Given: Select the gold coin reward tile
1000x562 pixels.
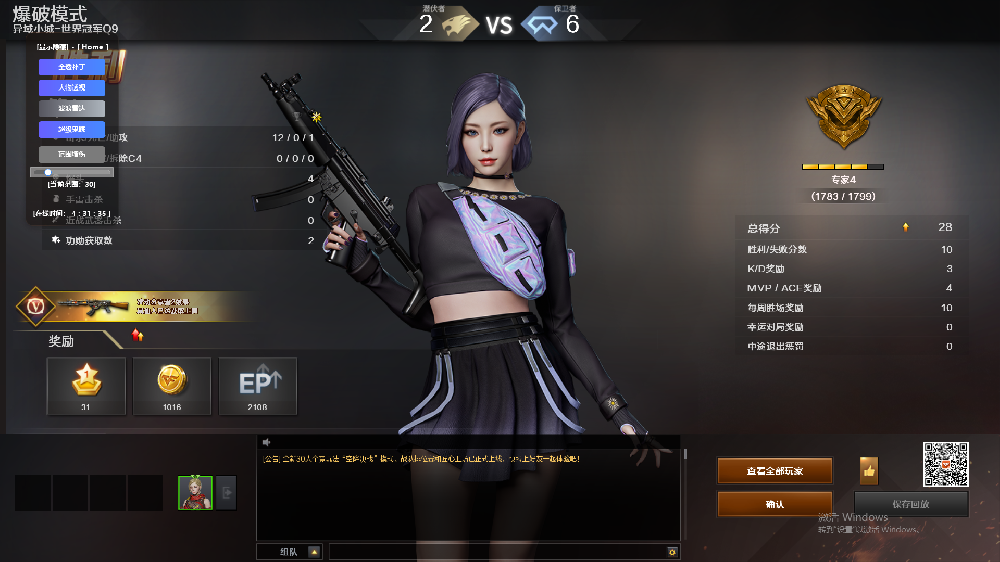Looking at the screenshot, I should [172, 385].
